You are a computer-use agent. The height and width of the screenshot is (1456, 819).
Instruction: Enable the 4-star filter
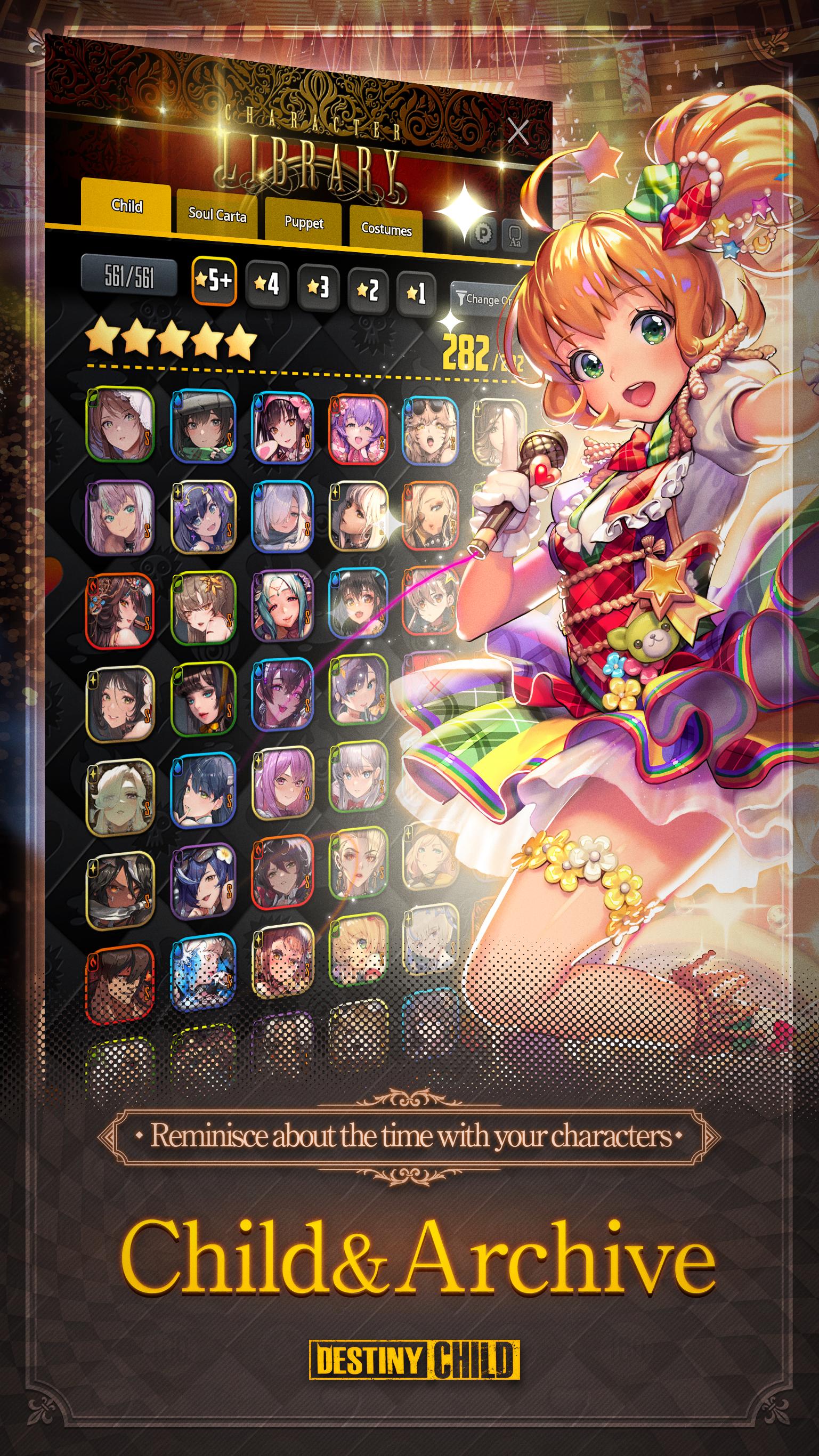[267, 287]
